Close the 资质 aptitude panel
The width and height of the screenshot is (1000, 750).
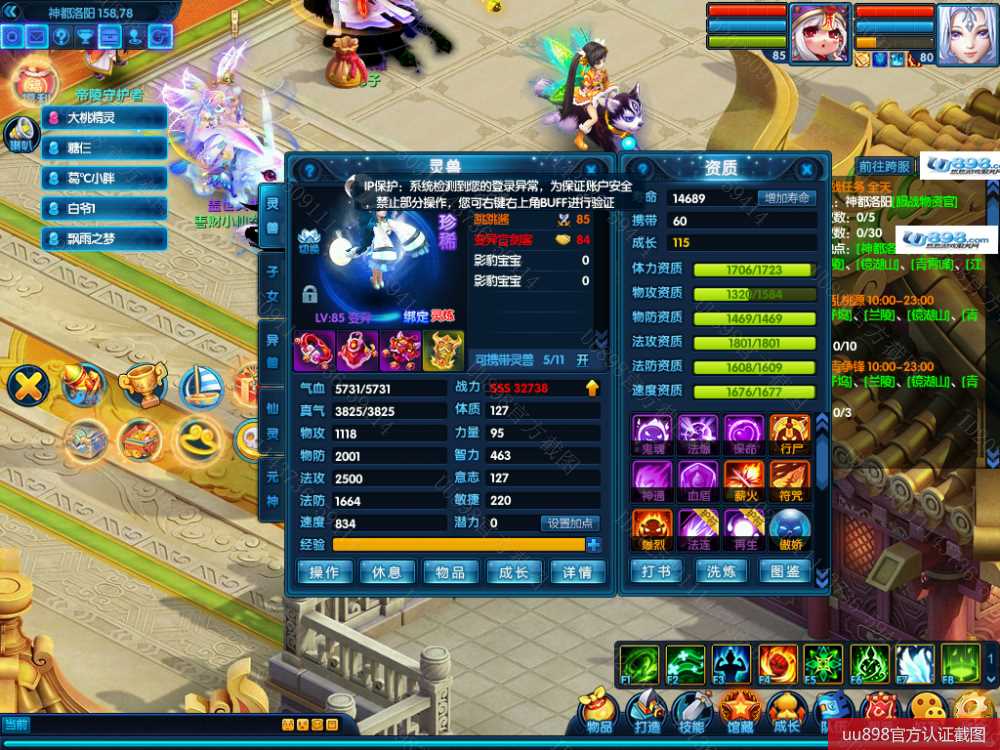[x=805, y=171]
